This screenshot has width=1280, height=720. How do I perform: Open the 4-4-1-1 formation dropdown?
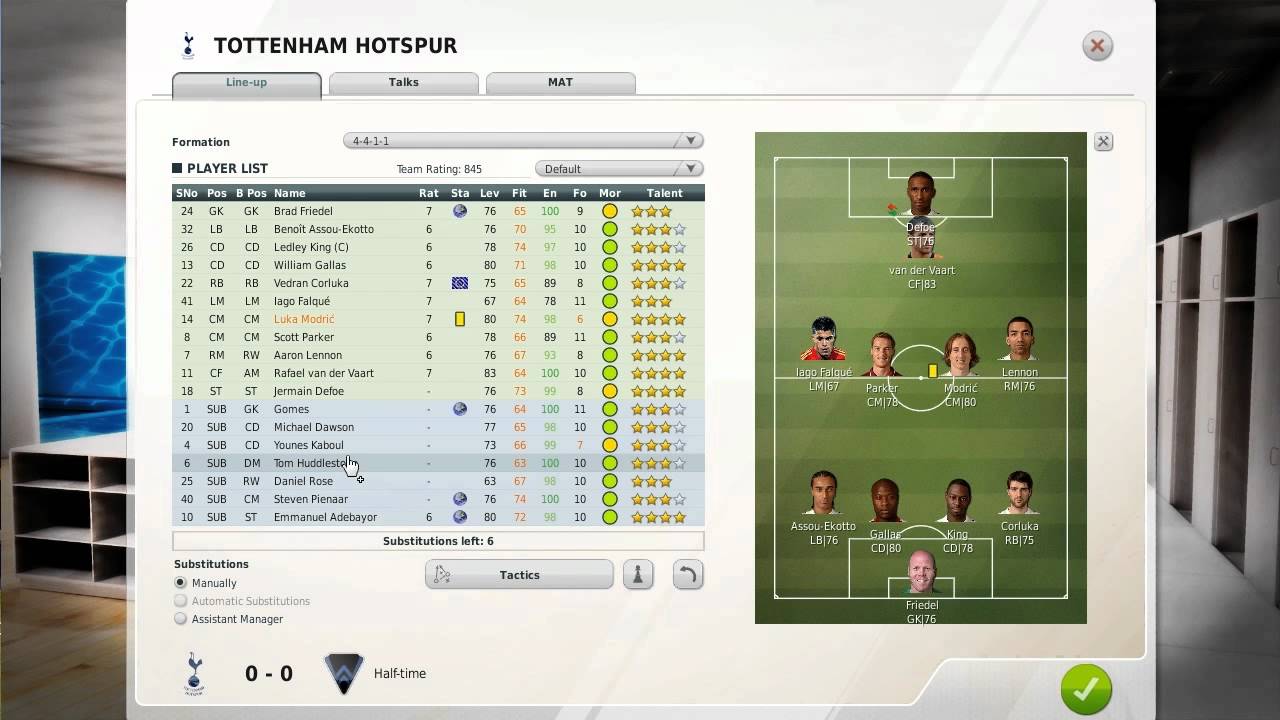pyautogui.click(x=522, y=141)
